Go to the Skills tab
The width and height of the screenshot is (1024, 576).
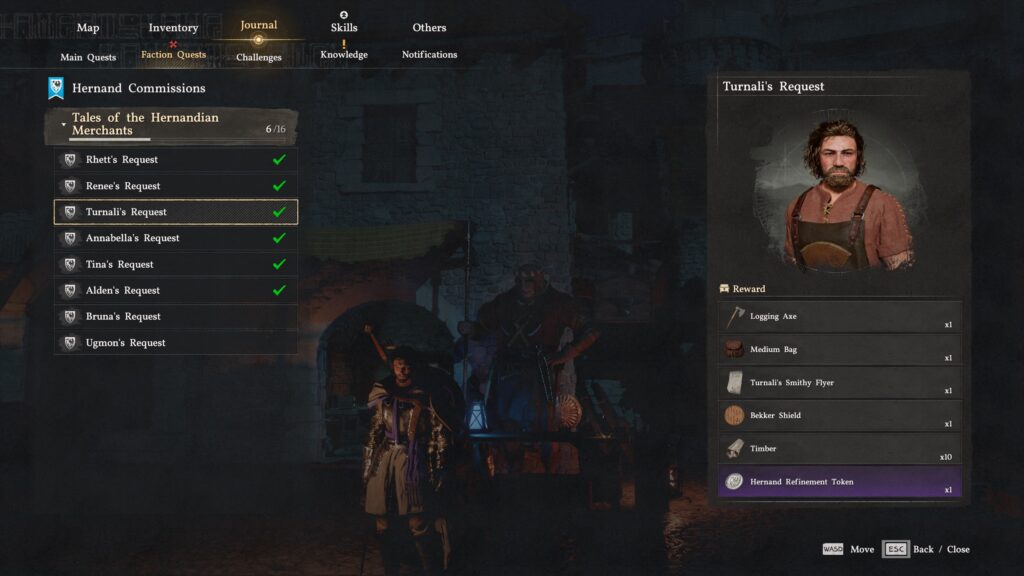tap(344, 28)
